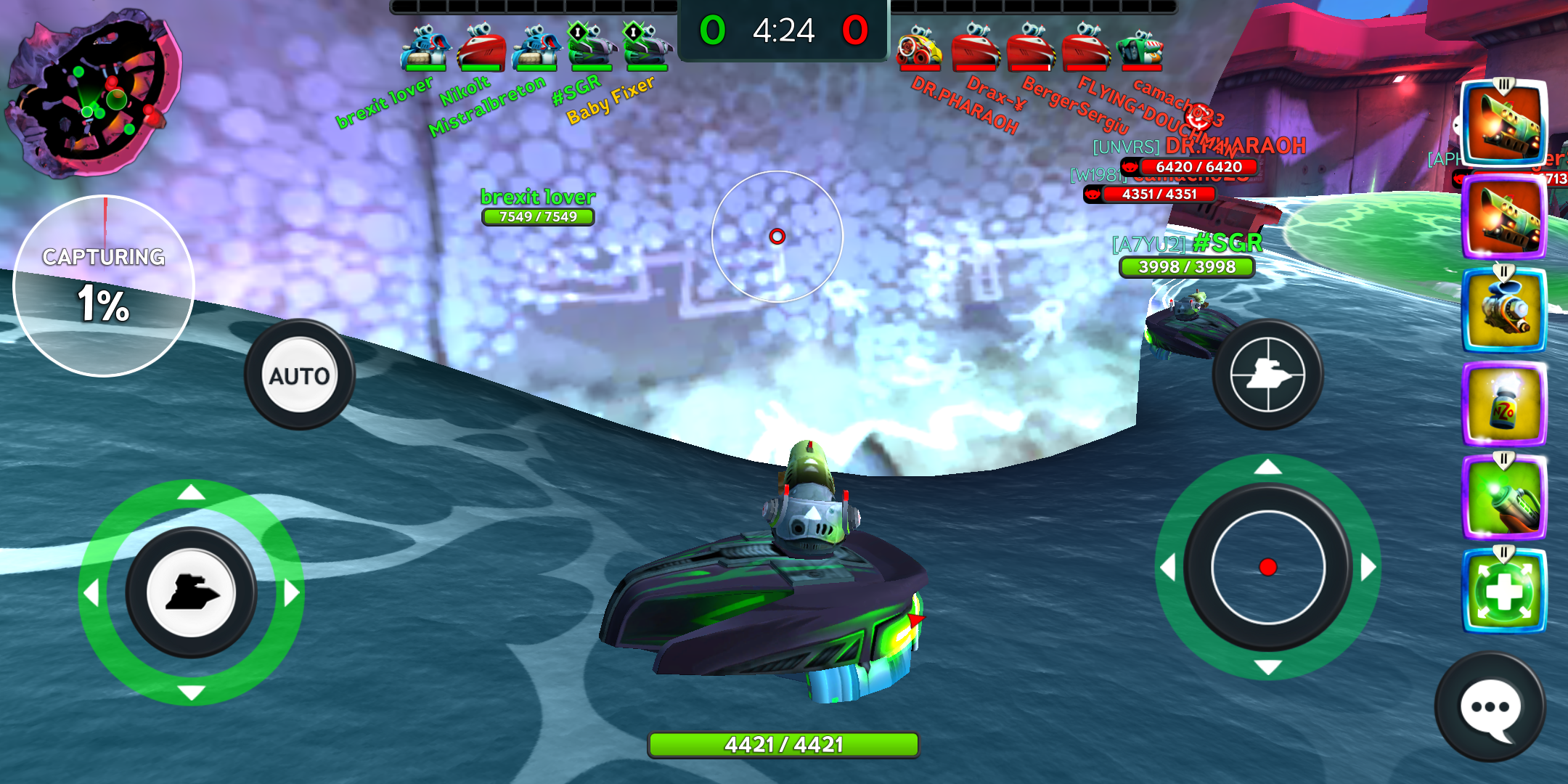Use the green beam gun item
Viewport: 1568px width, 784px height.
click(1503, 498)
